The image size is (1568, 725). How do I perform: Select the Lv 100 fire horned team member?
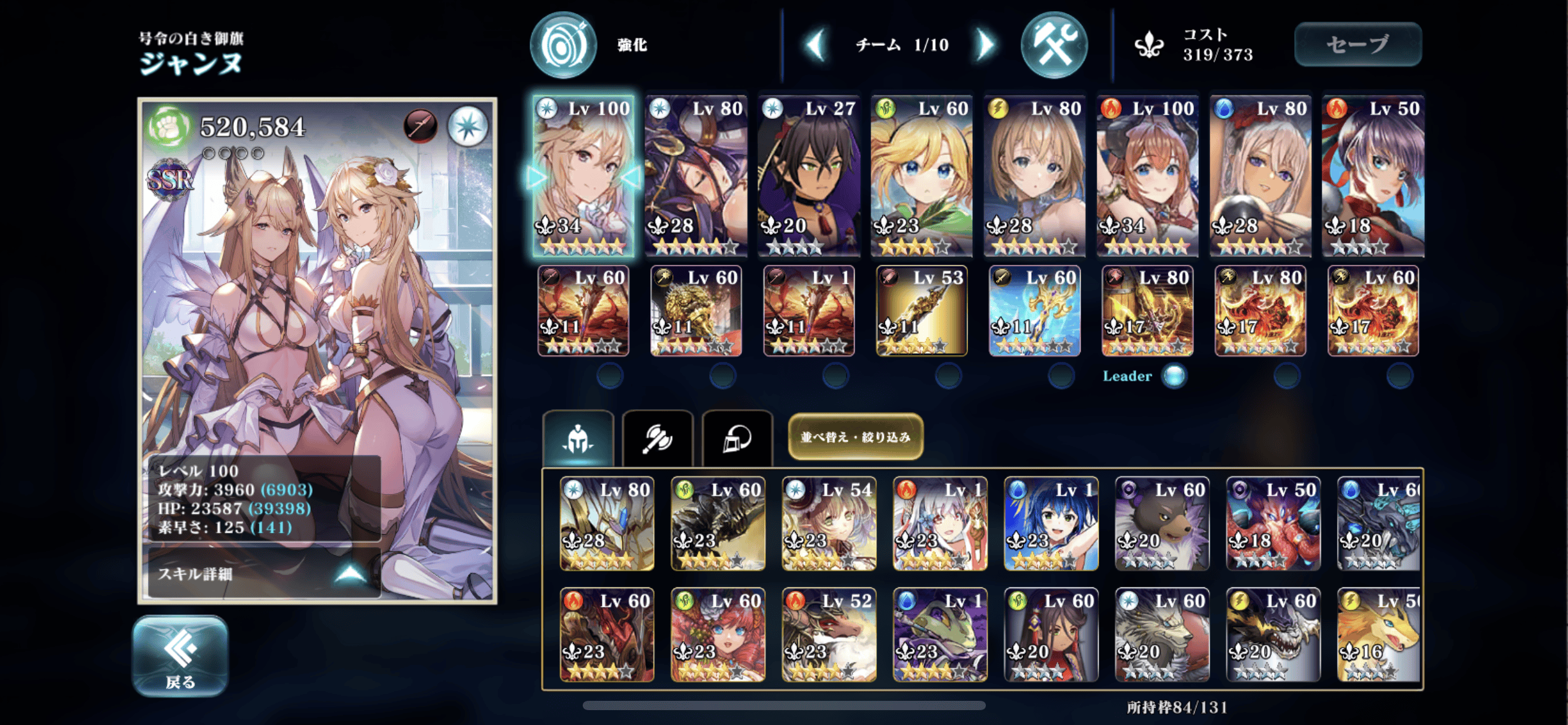pos(1147,176)
